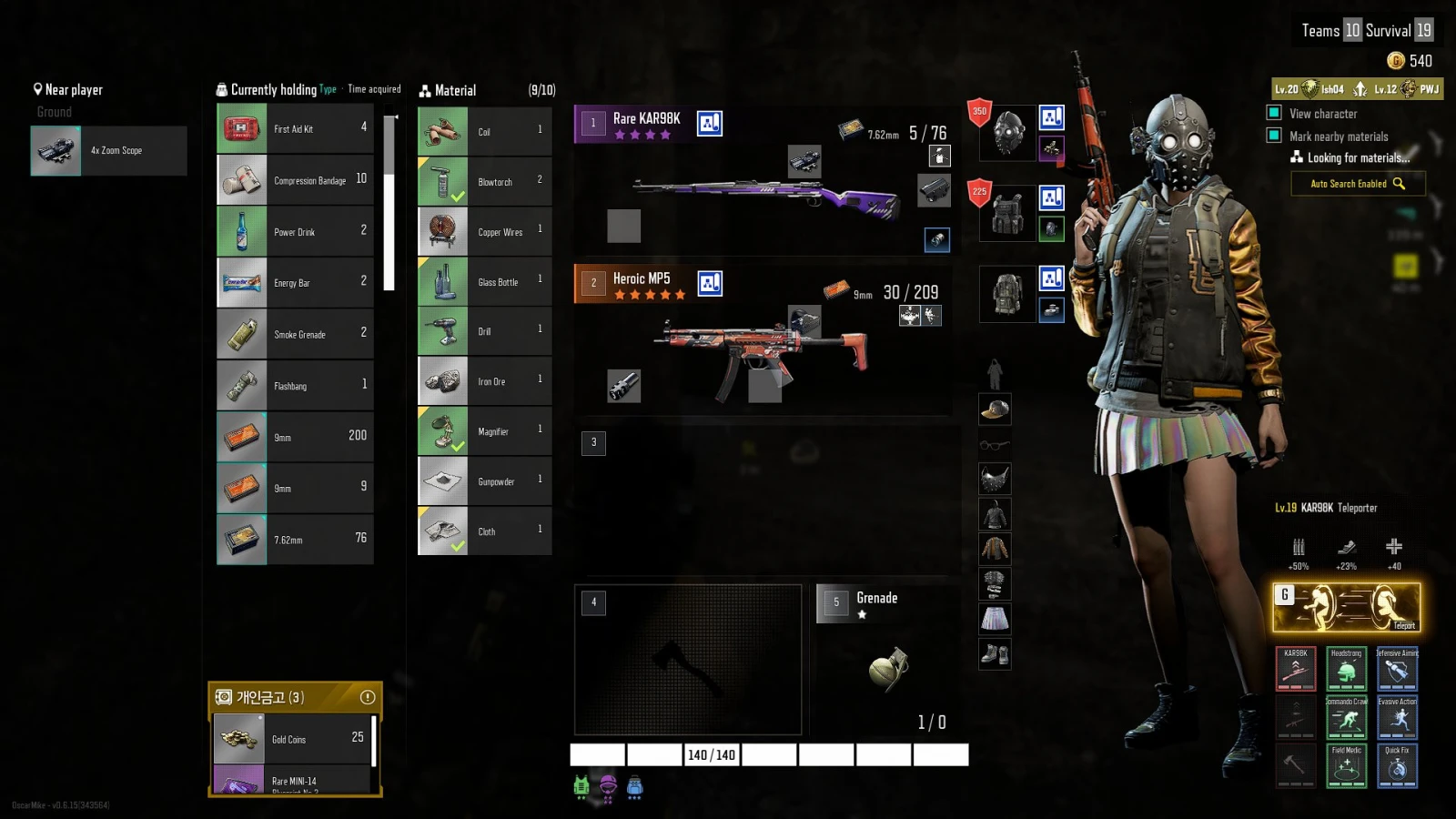Toggle the View character checkbox
Viewport: 1456px width, 819px height.
pos(1274,113)
